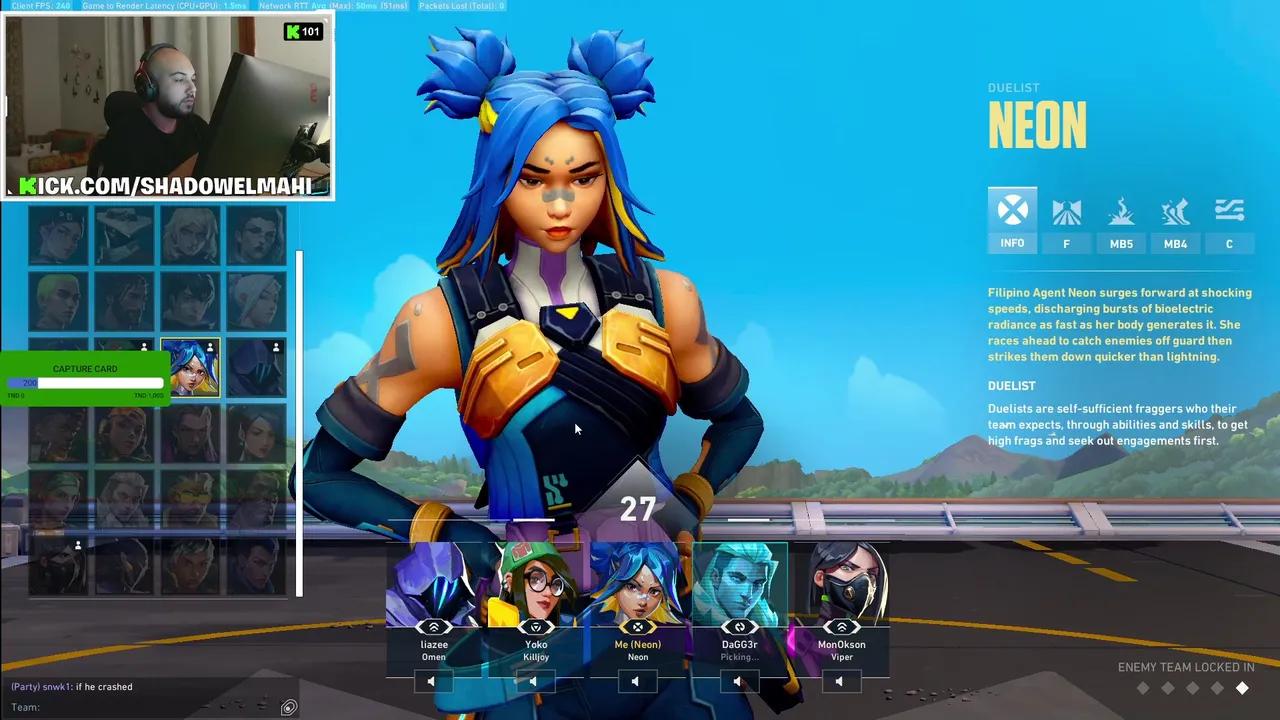Click the green Capture Card overlay
The image size is (1280, 720).
click(x=85, y=369)
